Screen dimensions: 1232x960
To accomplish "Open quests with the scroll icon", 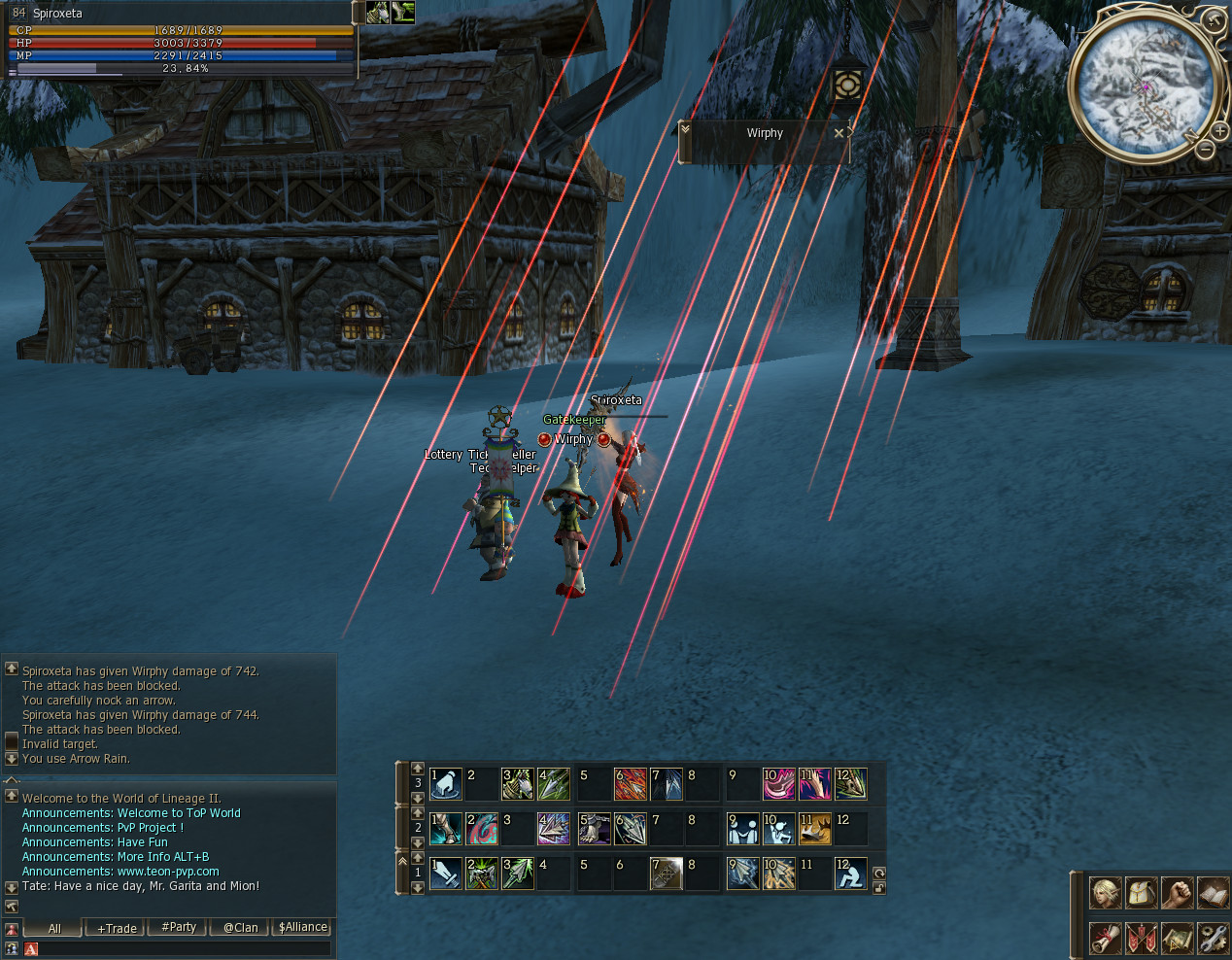I will pos(1105,938).
